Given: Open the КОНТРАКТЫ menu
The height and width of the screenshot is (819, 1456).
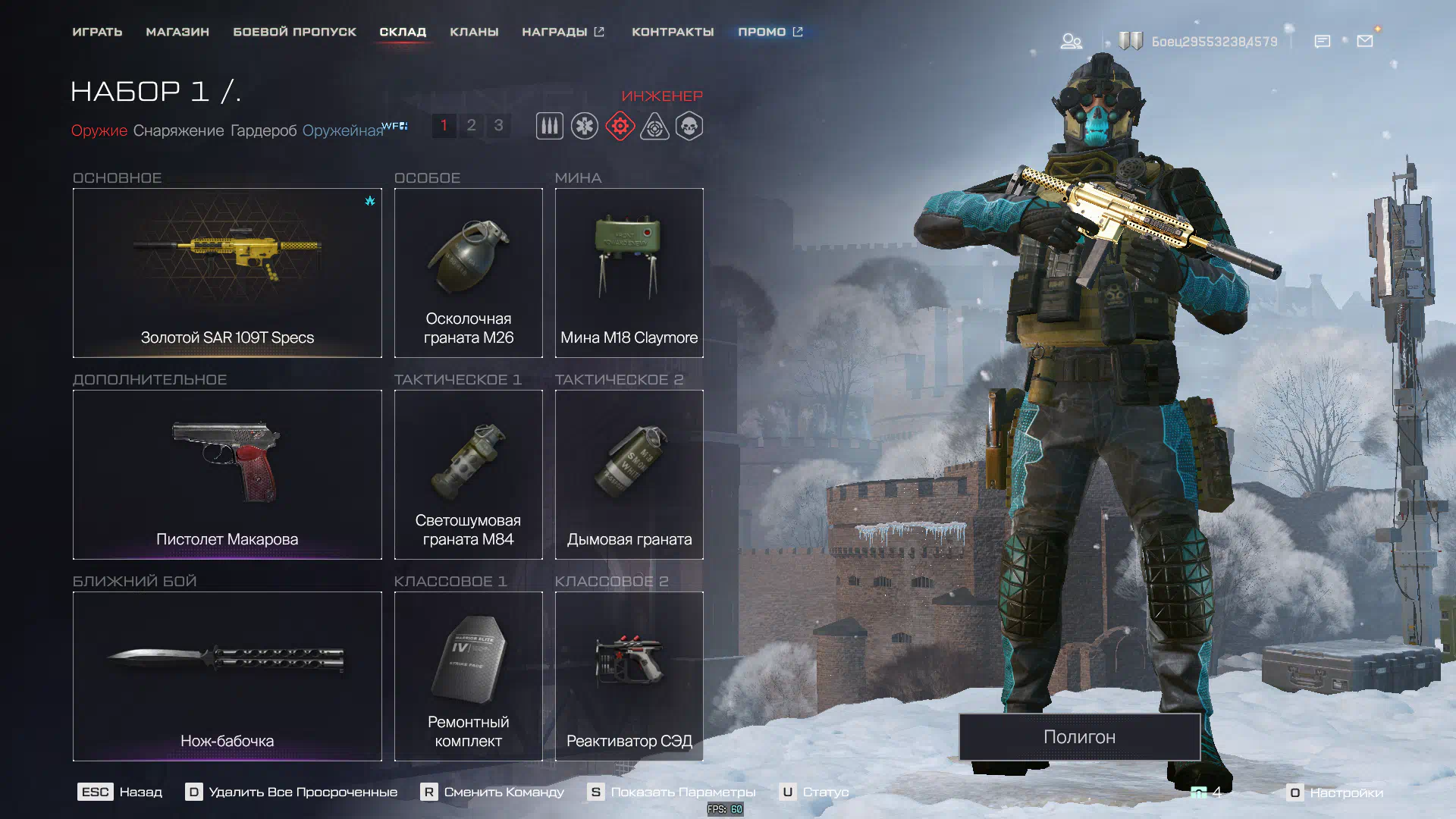Looking at the screenshot, I should tap(673, 32).
